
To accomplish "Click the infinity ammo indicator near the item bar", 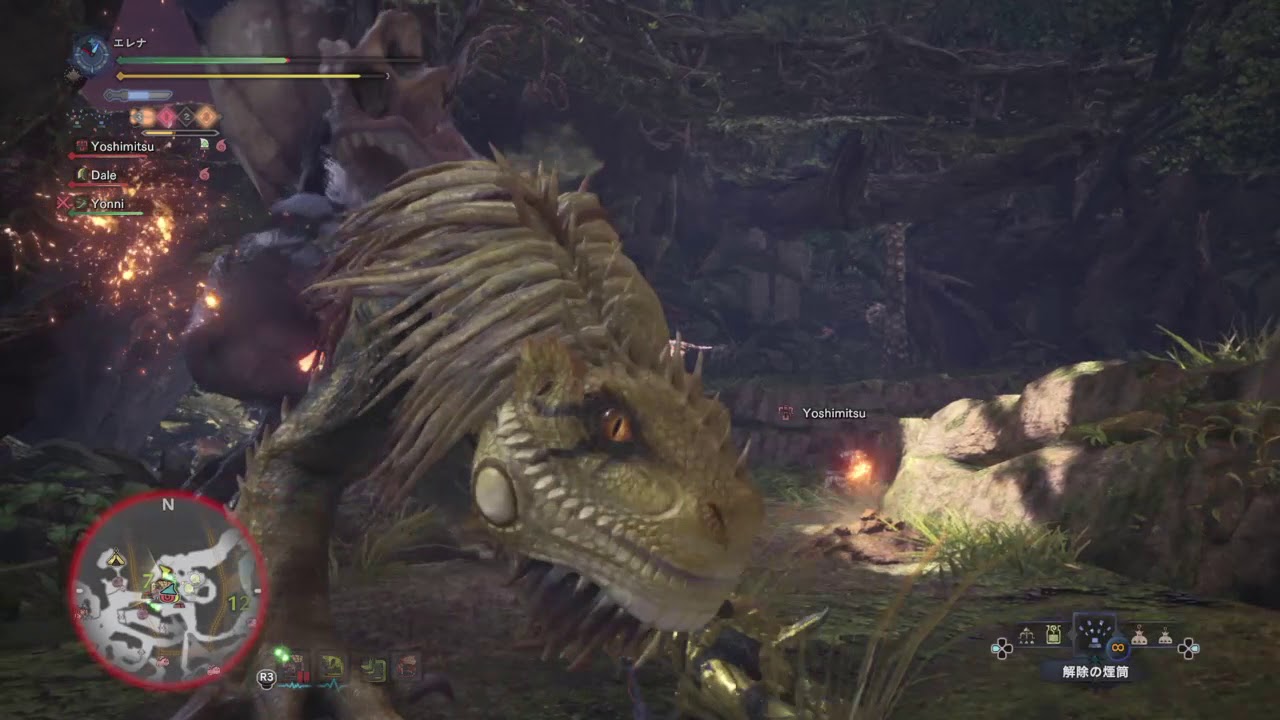I will point(1118,647).
